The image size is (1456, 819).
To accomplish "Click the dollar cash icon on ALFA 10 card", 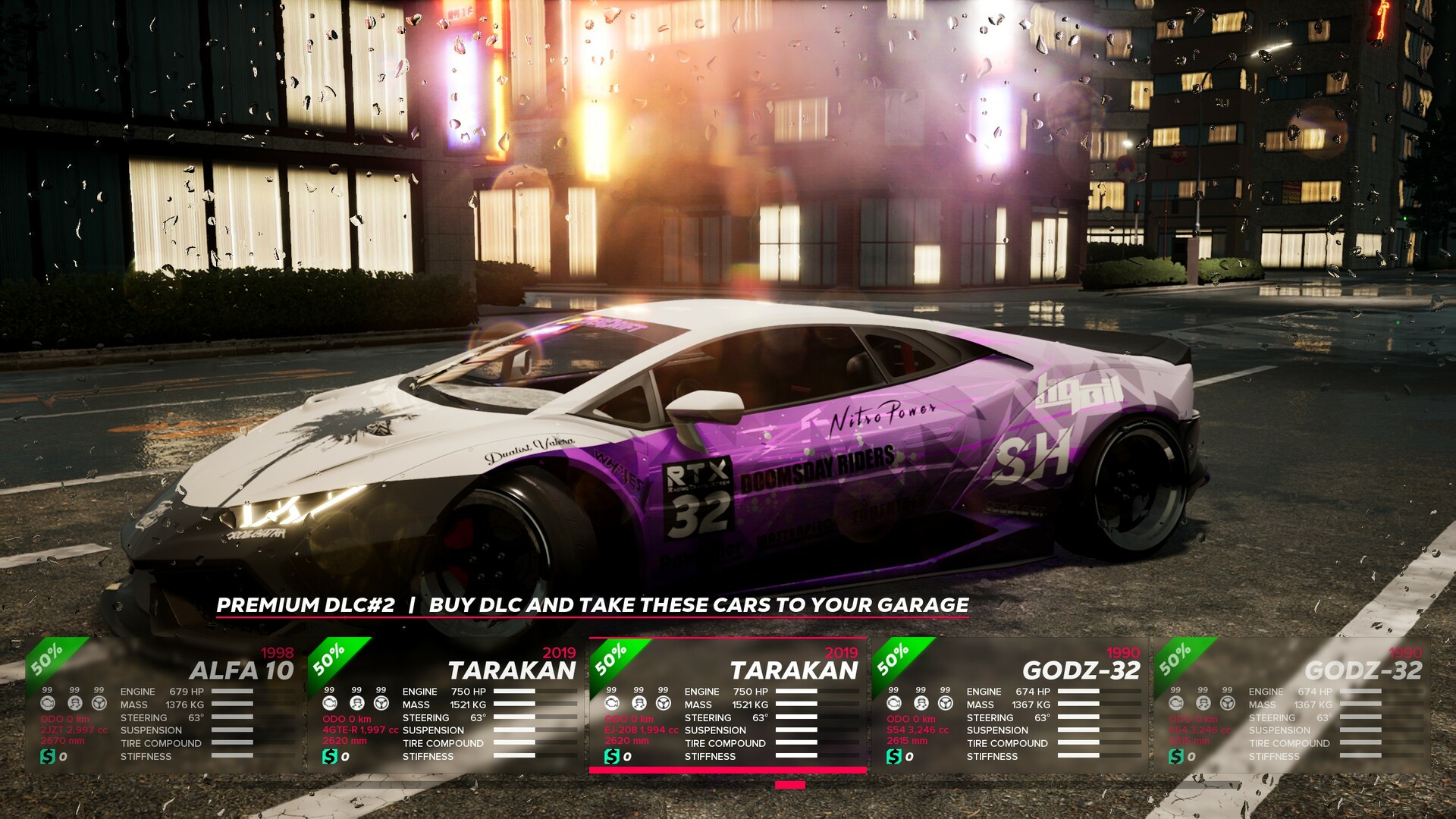I will [48, 756].
